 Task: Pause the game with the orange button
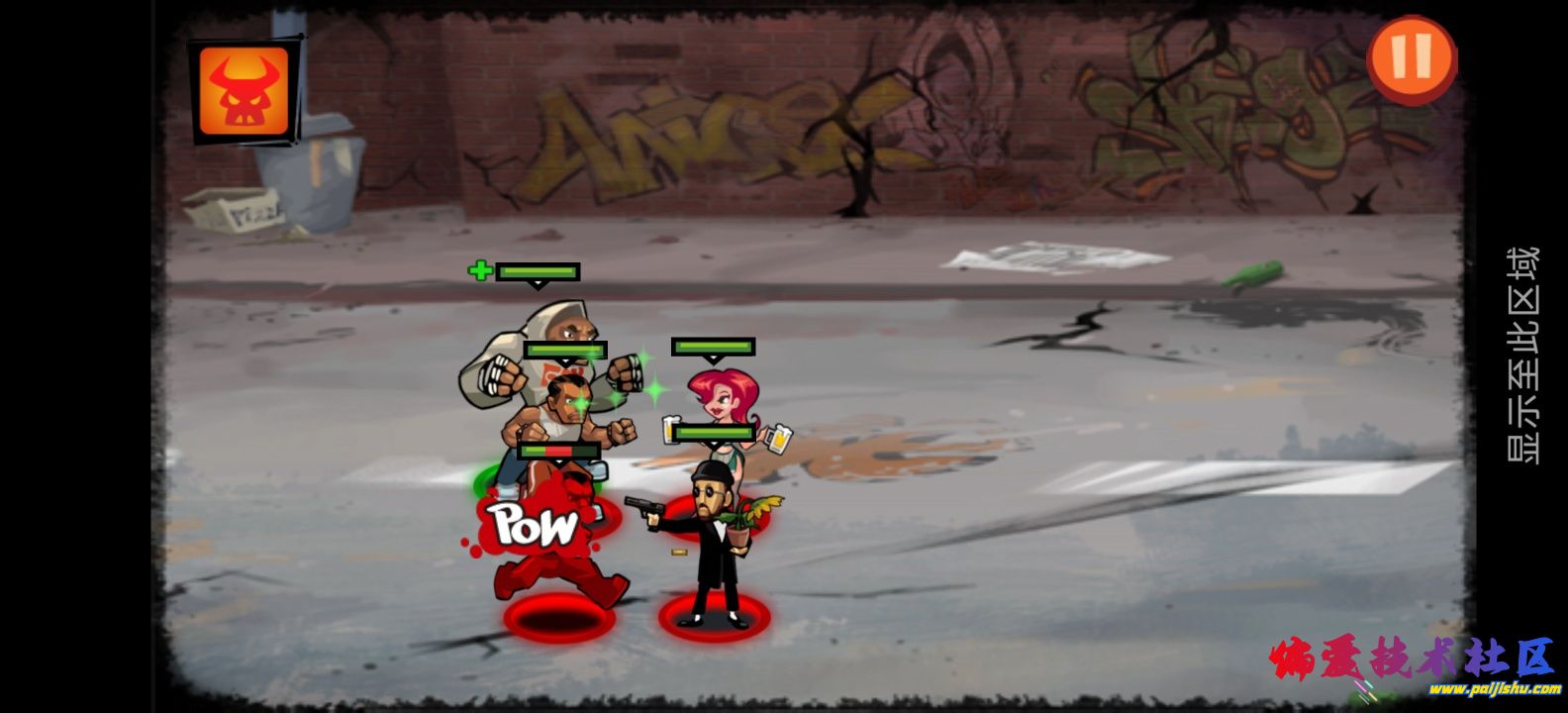[1412, 58]
